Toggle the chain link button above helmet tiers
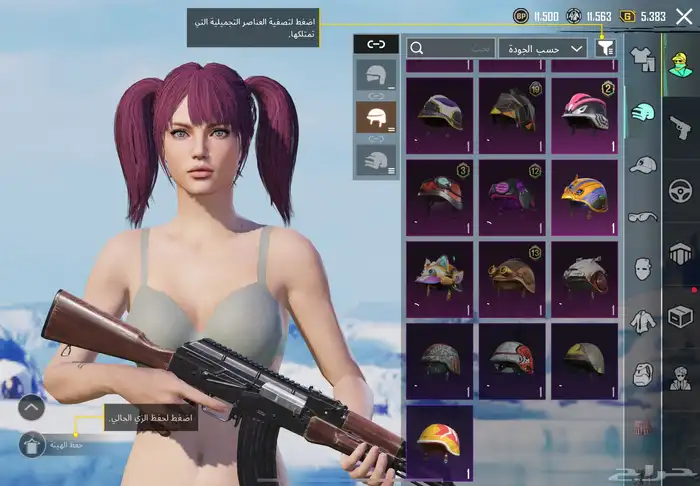 click(376, 44)
